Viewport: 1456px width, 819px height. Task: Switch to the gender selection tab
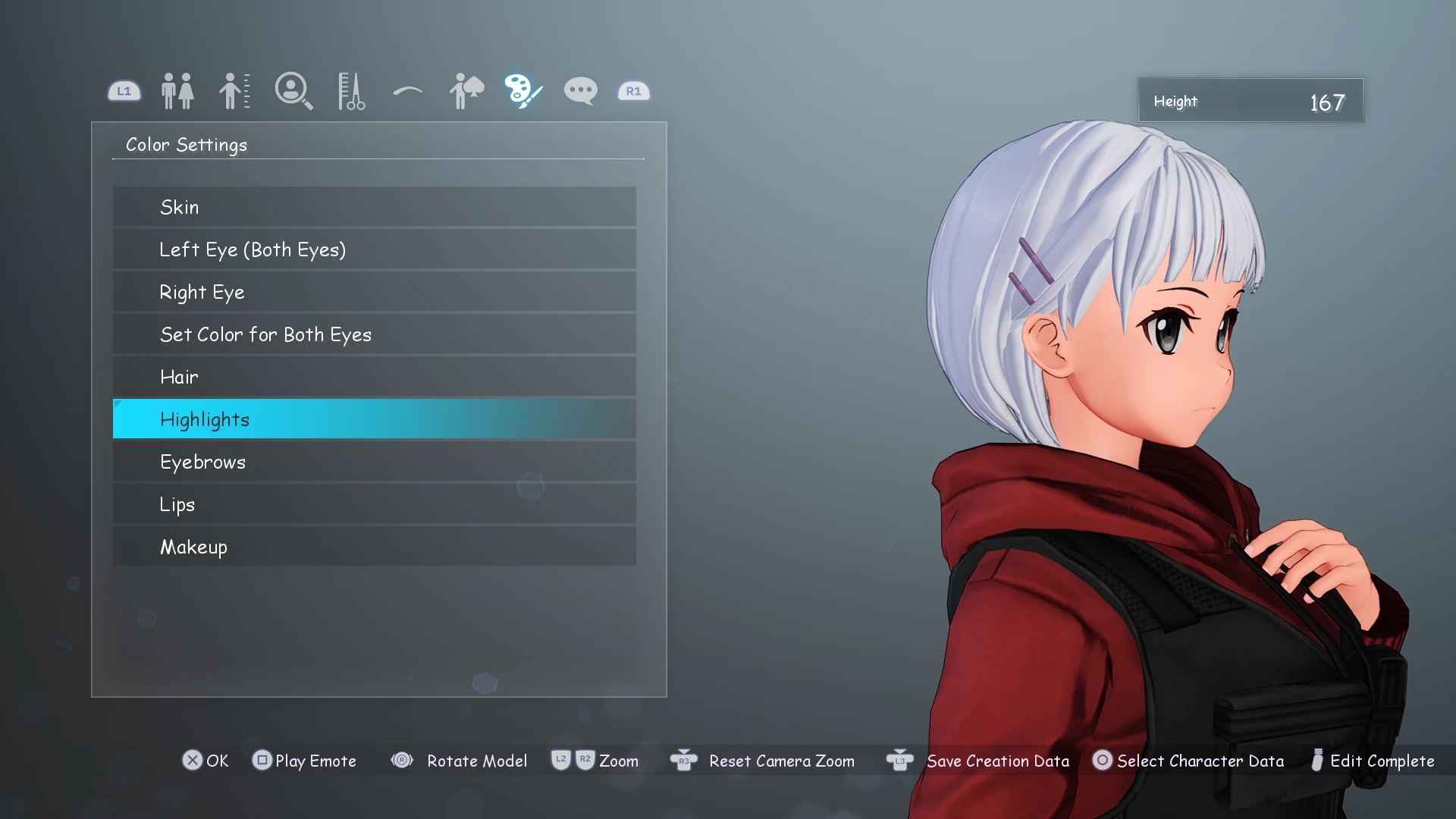pos(177,91)
